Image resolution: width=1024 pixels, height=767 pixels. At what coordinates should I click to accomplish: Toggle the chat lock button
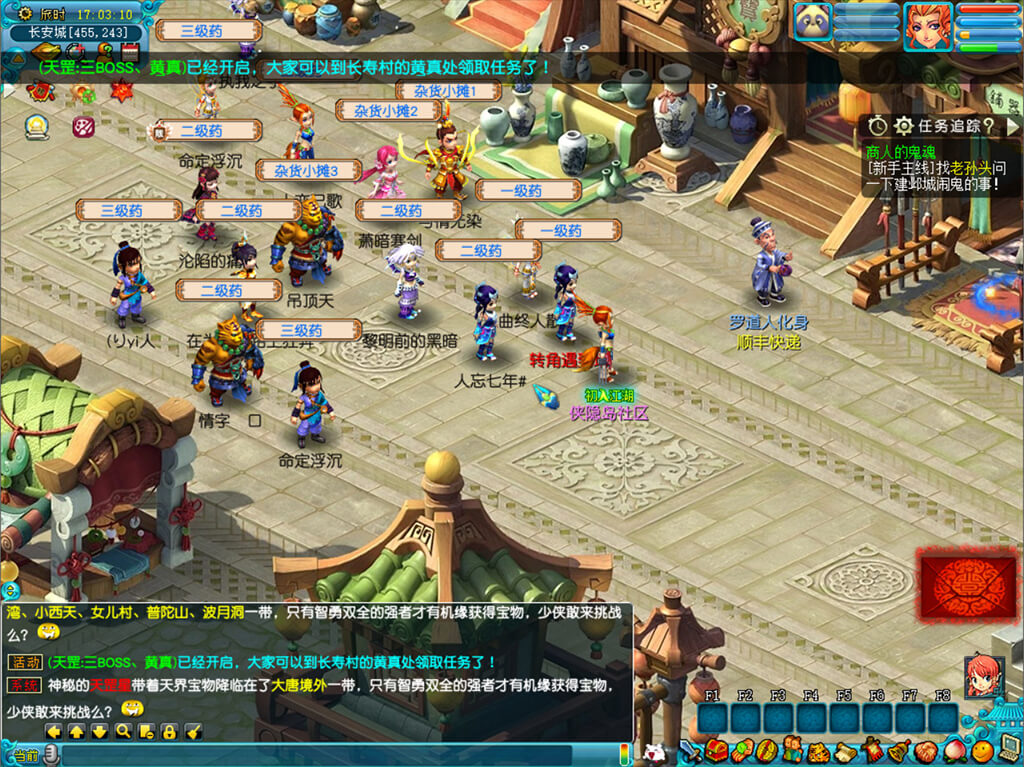[x=169, y=731]
